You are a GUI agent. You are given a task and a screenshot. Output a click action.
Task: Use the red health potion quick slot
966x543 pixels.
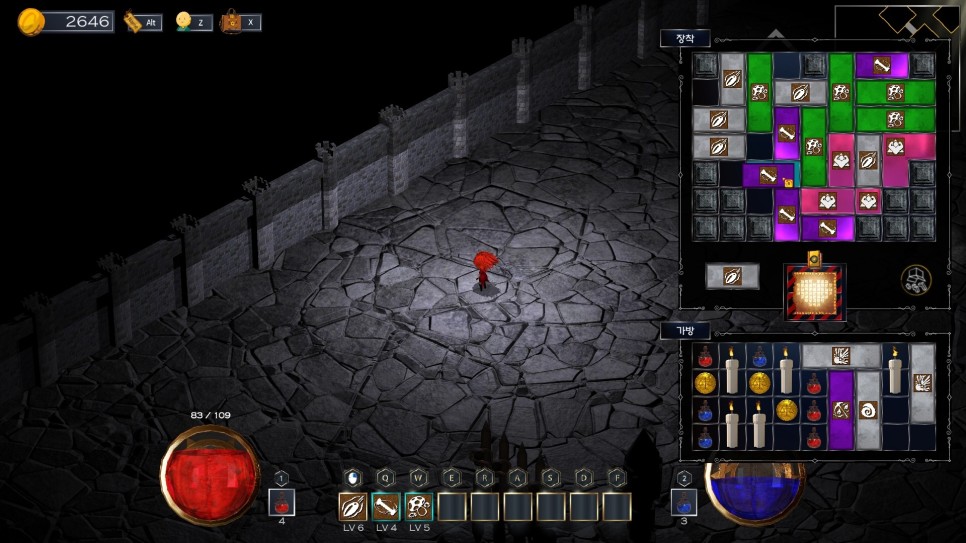[282, 502]
